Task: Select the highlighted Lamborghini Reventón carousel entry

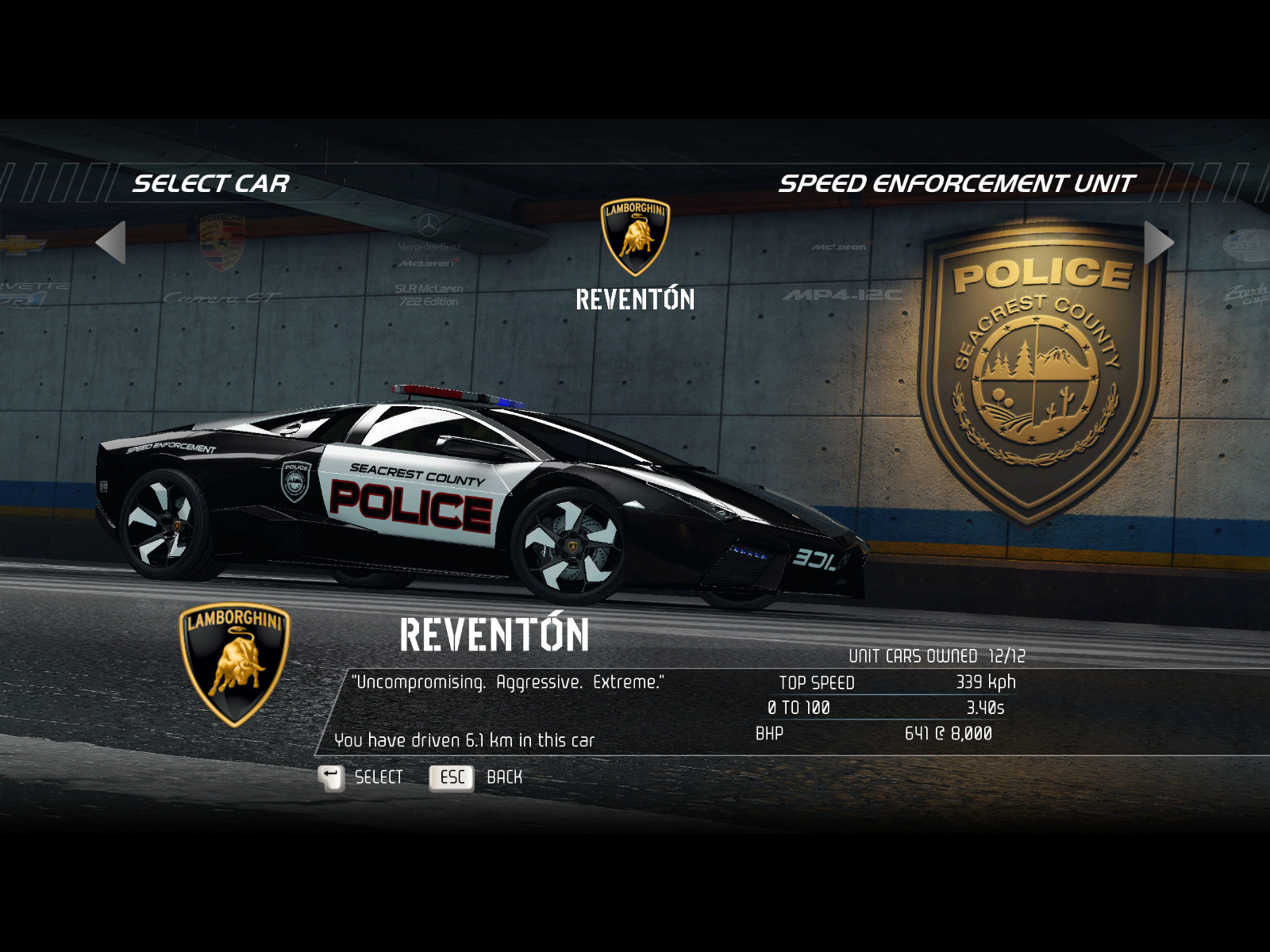Action: 635,255
